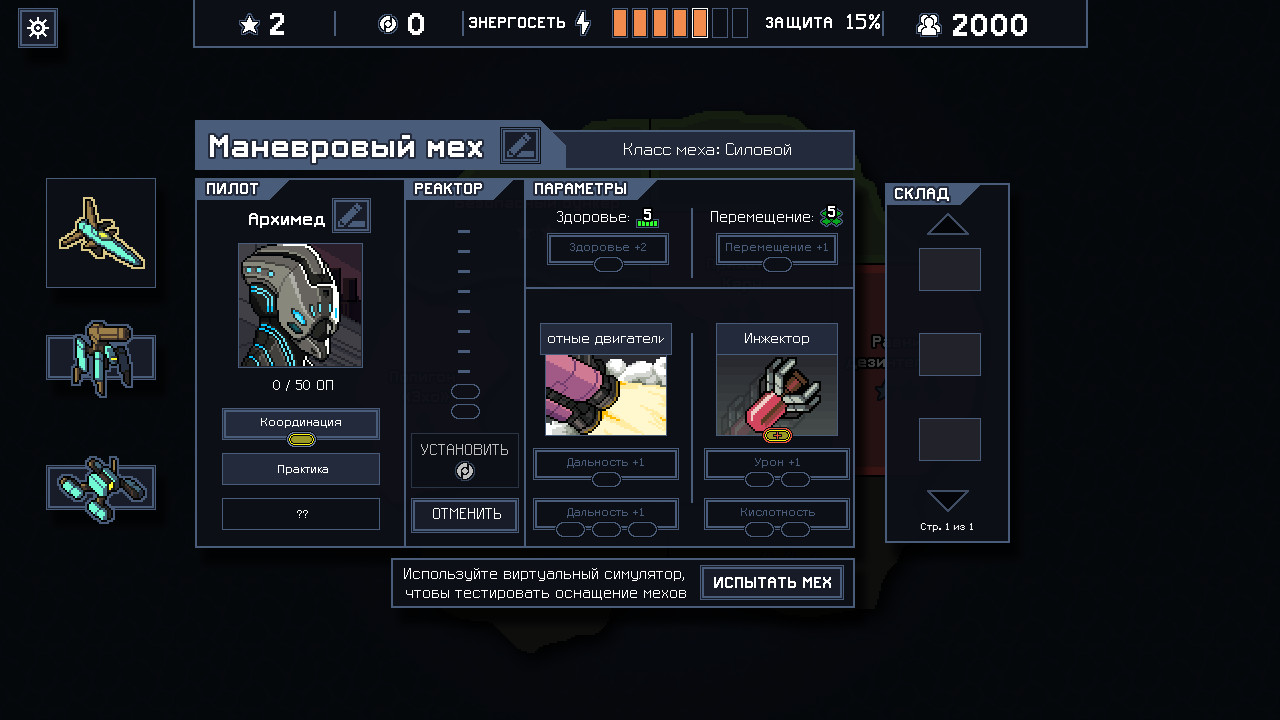Image resolution: width=1280 pixels, height=720 pixels.
Task: Buy the Кислотность upgrade
Action: click(x=777, y=514)
